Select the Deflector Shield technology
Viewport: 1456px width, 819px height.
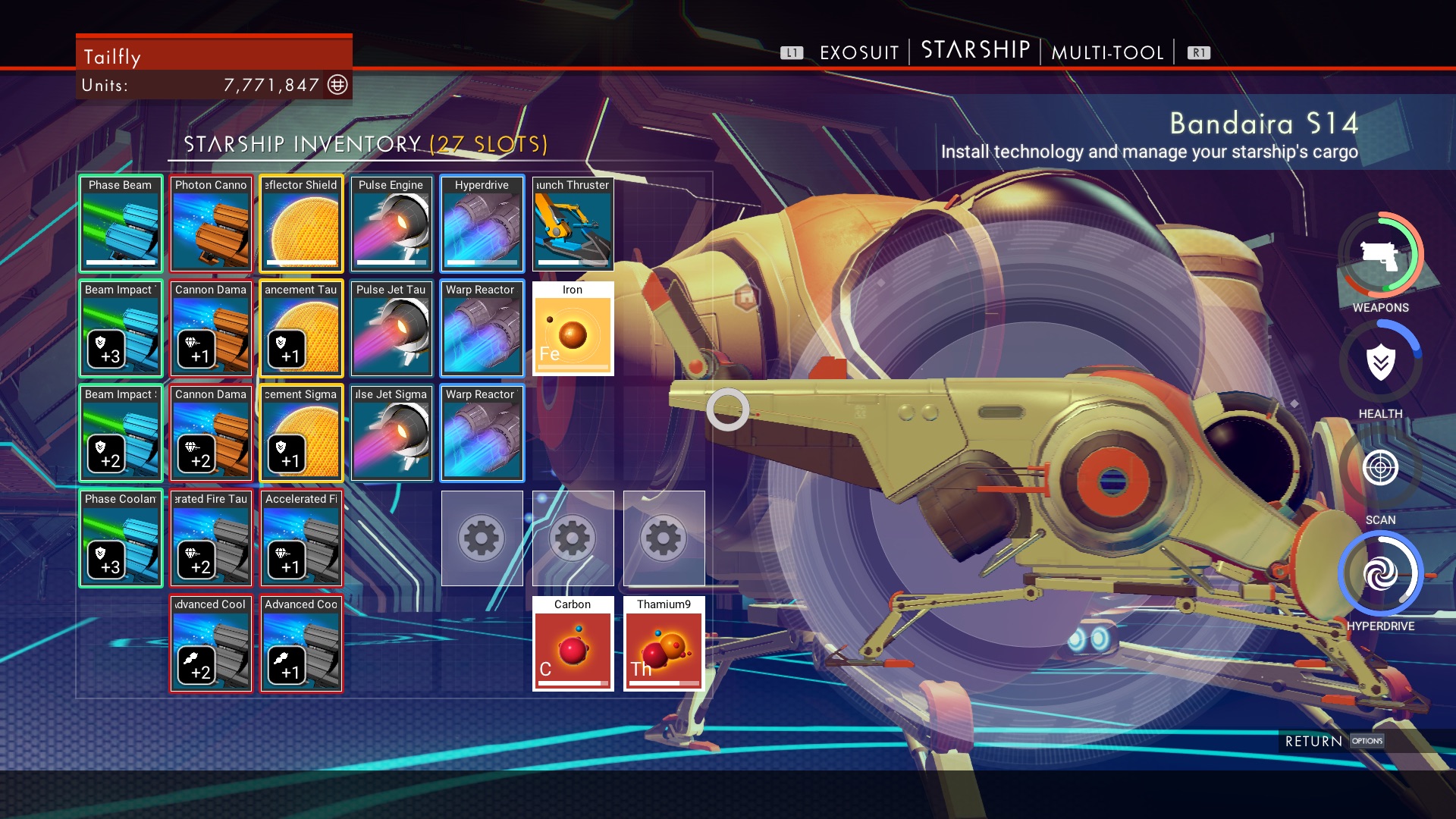(x=301, y=224)
